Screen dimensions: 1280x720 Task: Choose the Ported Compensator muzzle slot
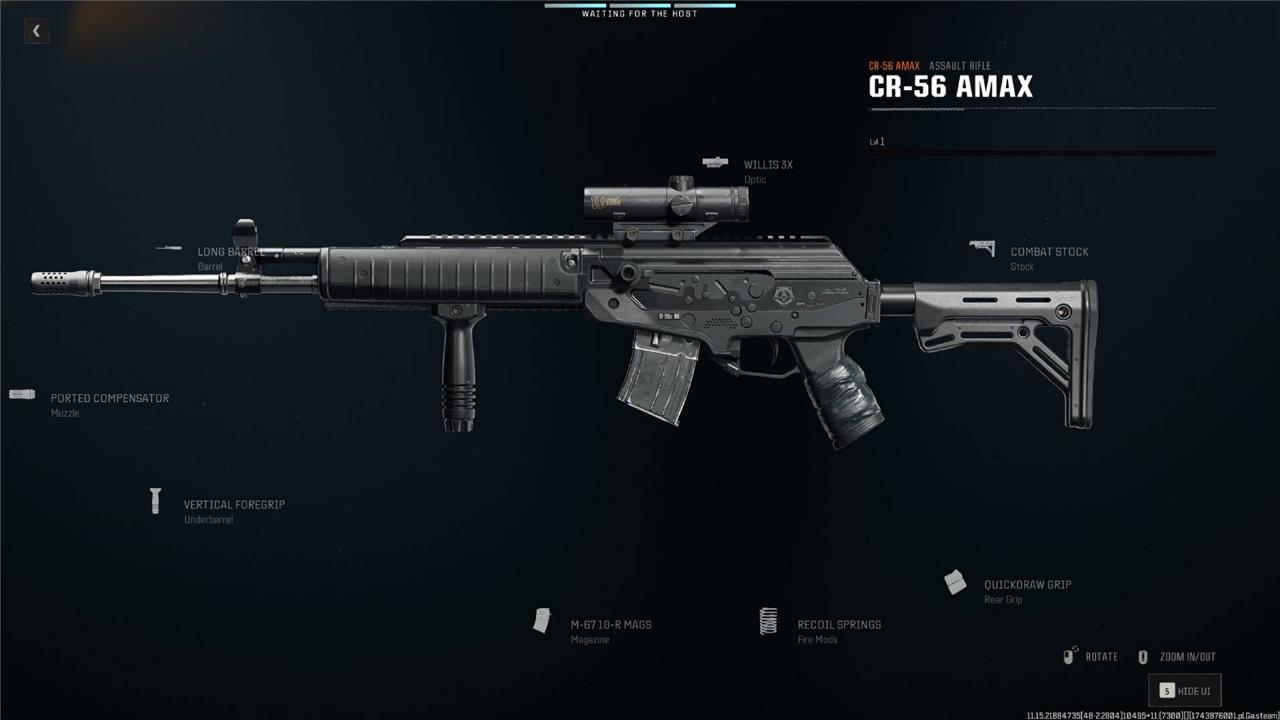[109, 398]
